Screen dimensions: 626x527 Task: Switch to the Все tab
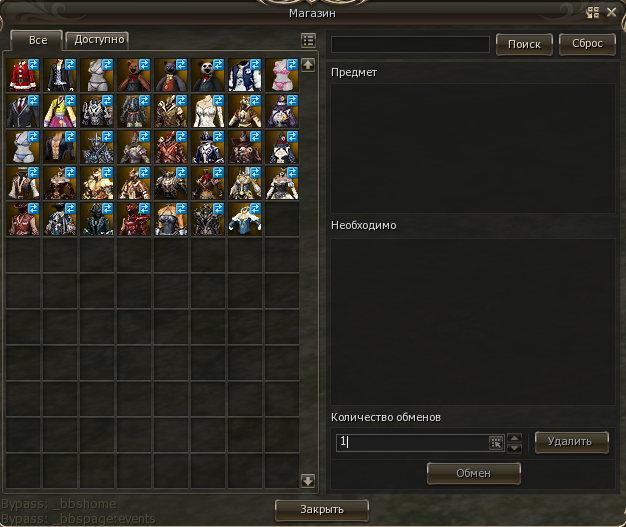tap(37, 40)
